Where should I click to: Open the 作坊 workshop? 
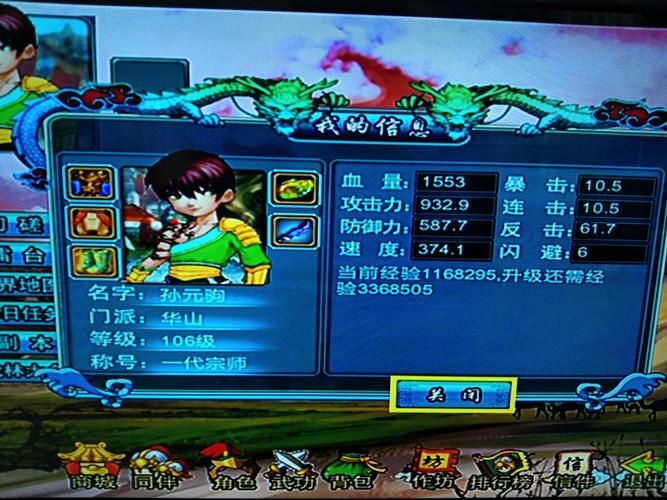click(x=430, y=468)
